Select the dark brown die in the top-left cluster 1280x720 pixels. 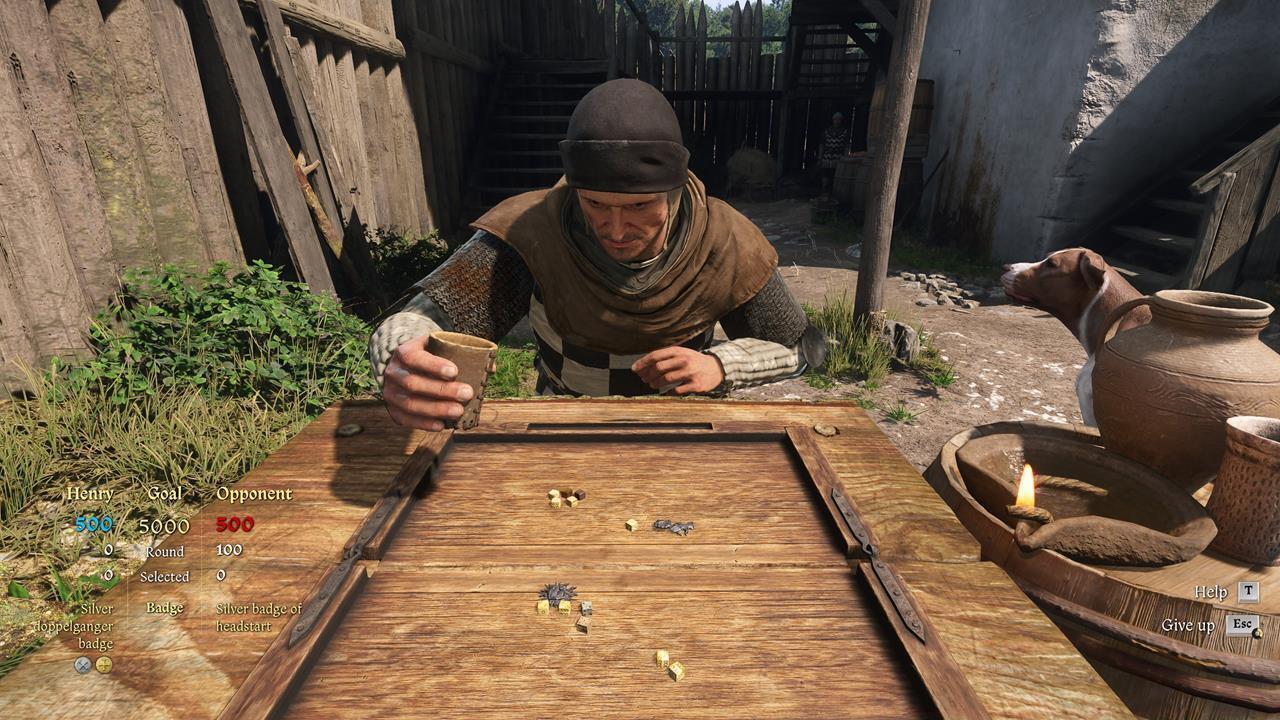[x=579, y=493]
